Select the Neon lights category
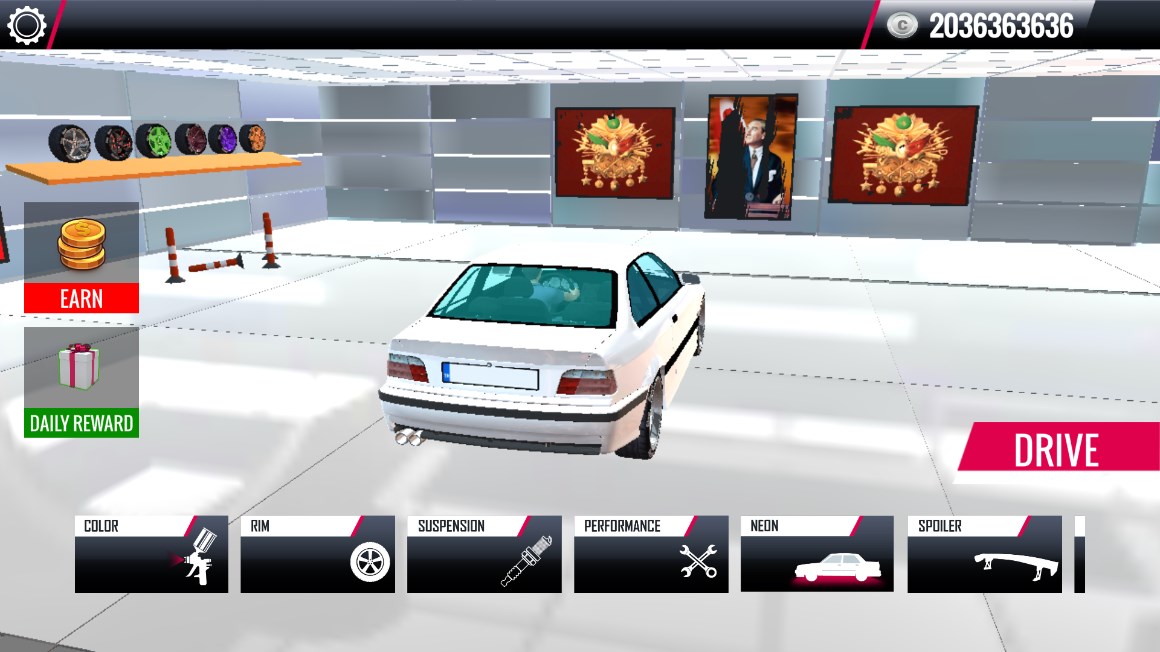1160x652 pixels. coord(817,555)
